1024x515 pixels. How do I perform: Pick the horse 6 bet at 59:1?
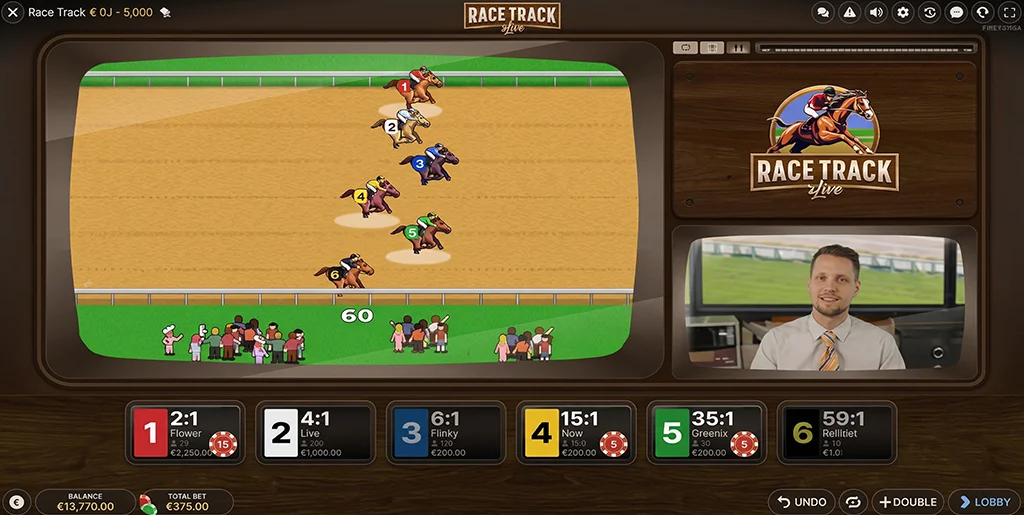(x=836, y=432)
